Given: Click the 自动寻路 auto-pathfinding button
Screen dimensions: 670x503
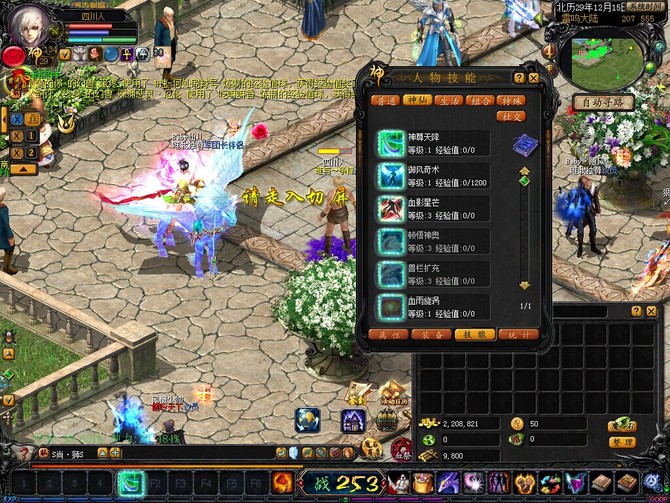Looking at the screenshot, I should 603,102.
